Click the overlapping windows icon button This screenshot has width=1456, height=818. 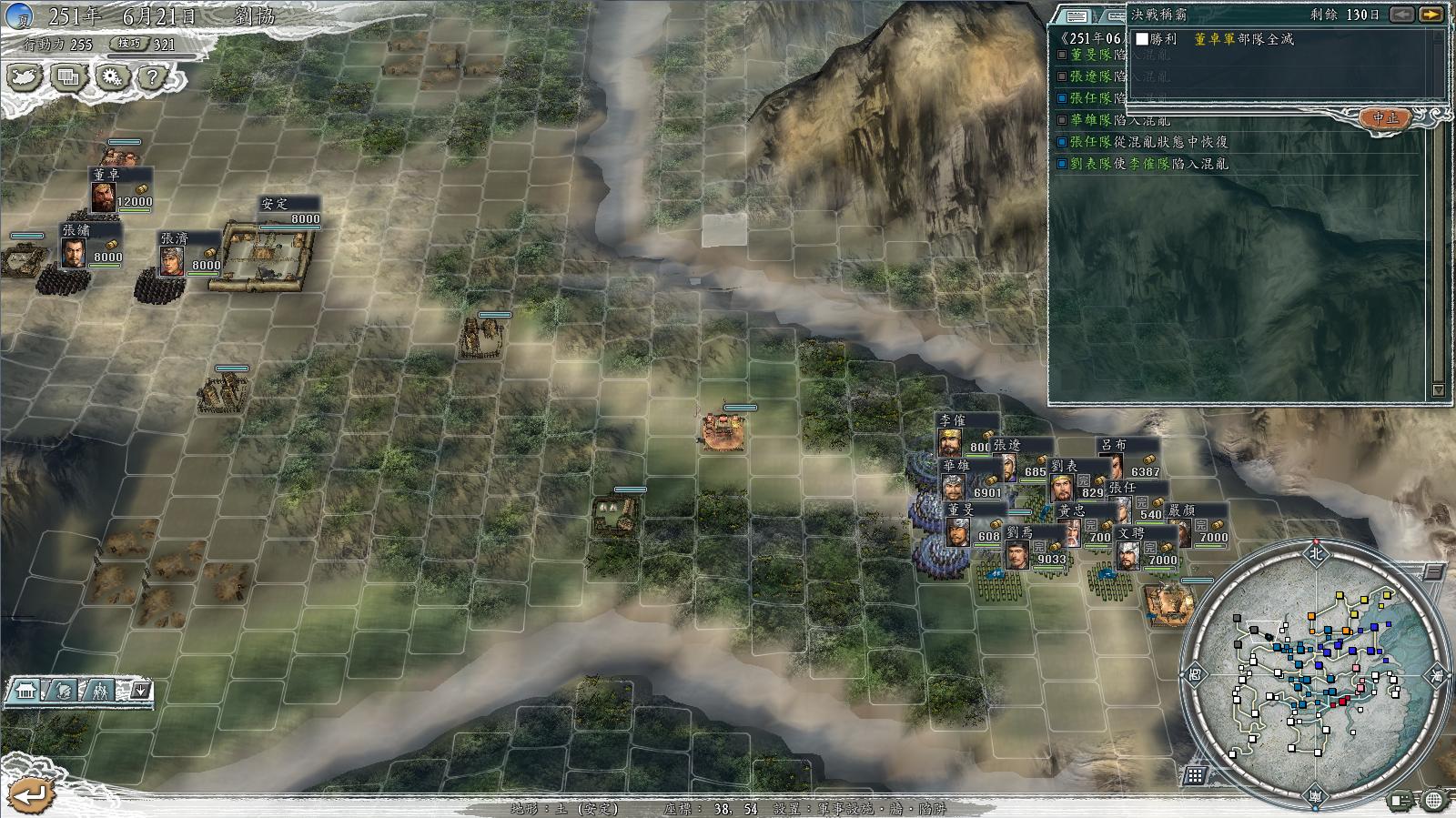coord(68,77)
